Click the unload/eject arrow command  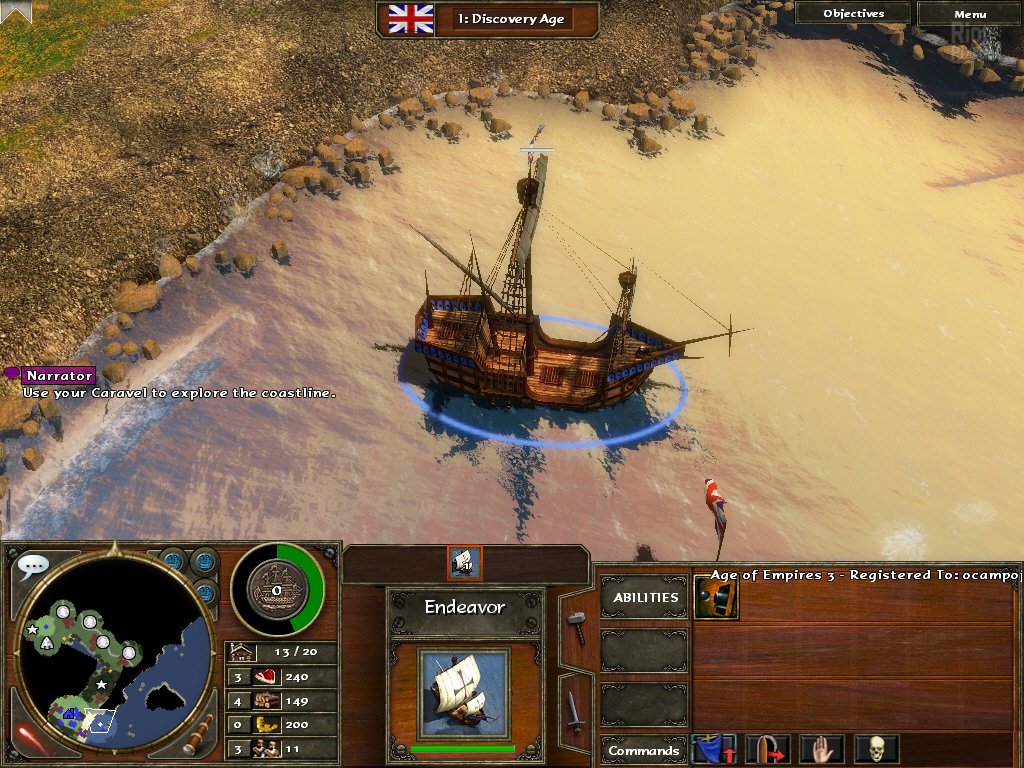[x=768, y=749]
